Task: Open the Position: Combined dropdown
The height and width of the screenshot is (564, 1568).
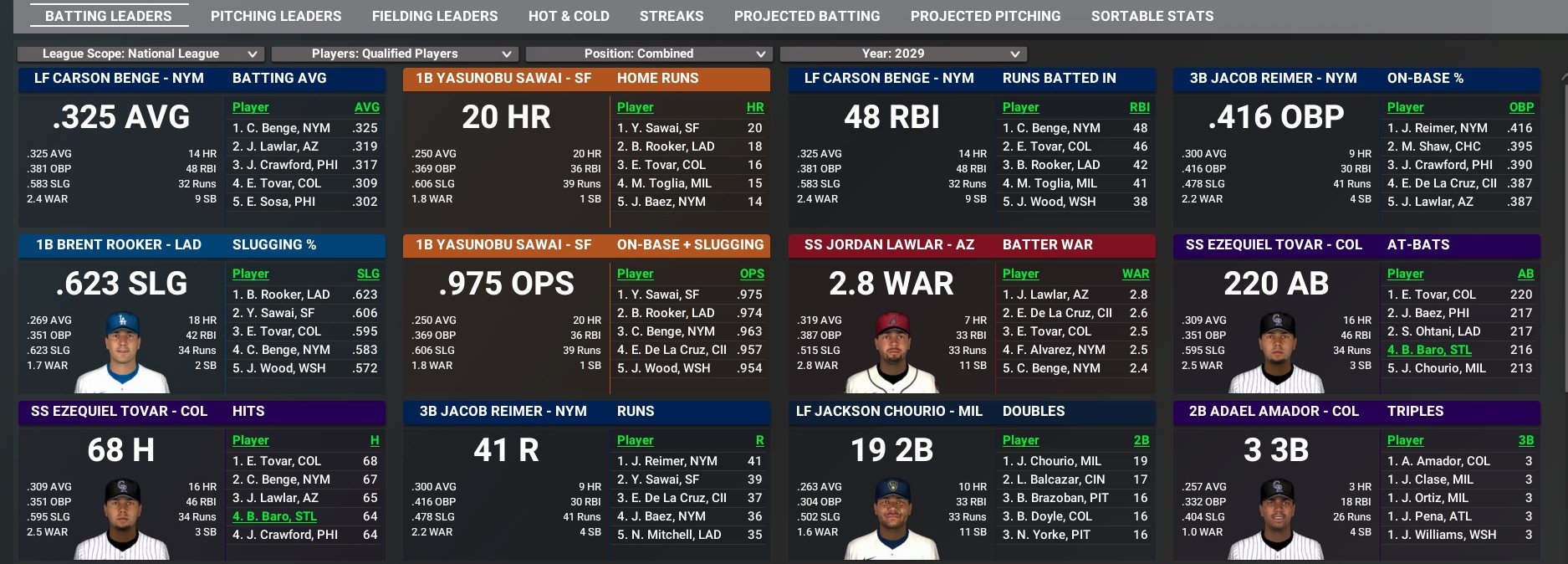Action: click(x=648, y=54)
